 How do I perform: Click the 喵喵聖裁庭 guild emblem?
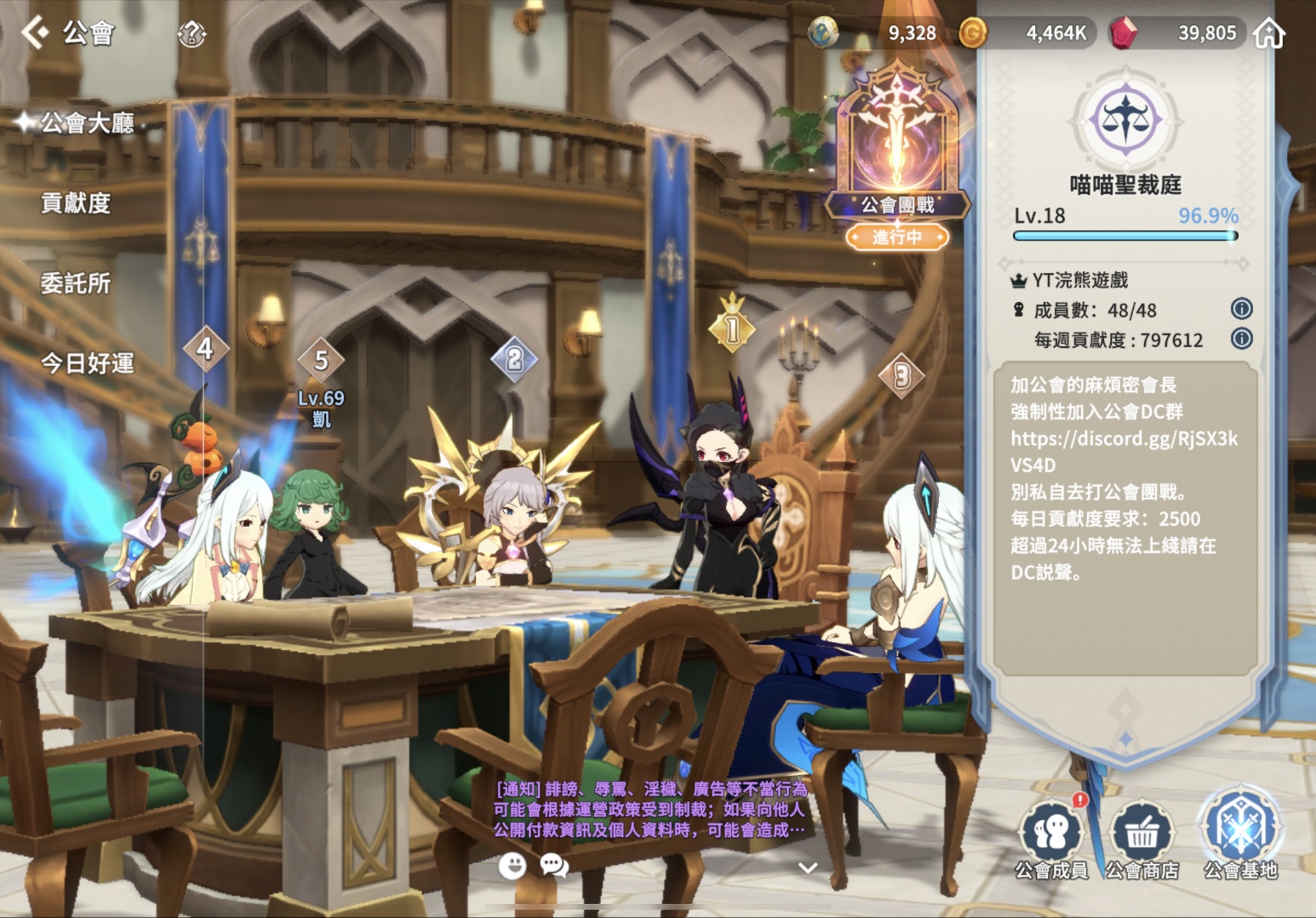[1125, 121]
